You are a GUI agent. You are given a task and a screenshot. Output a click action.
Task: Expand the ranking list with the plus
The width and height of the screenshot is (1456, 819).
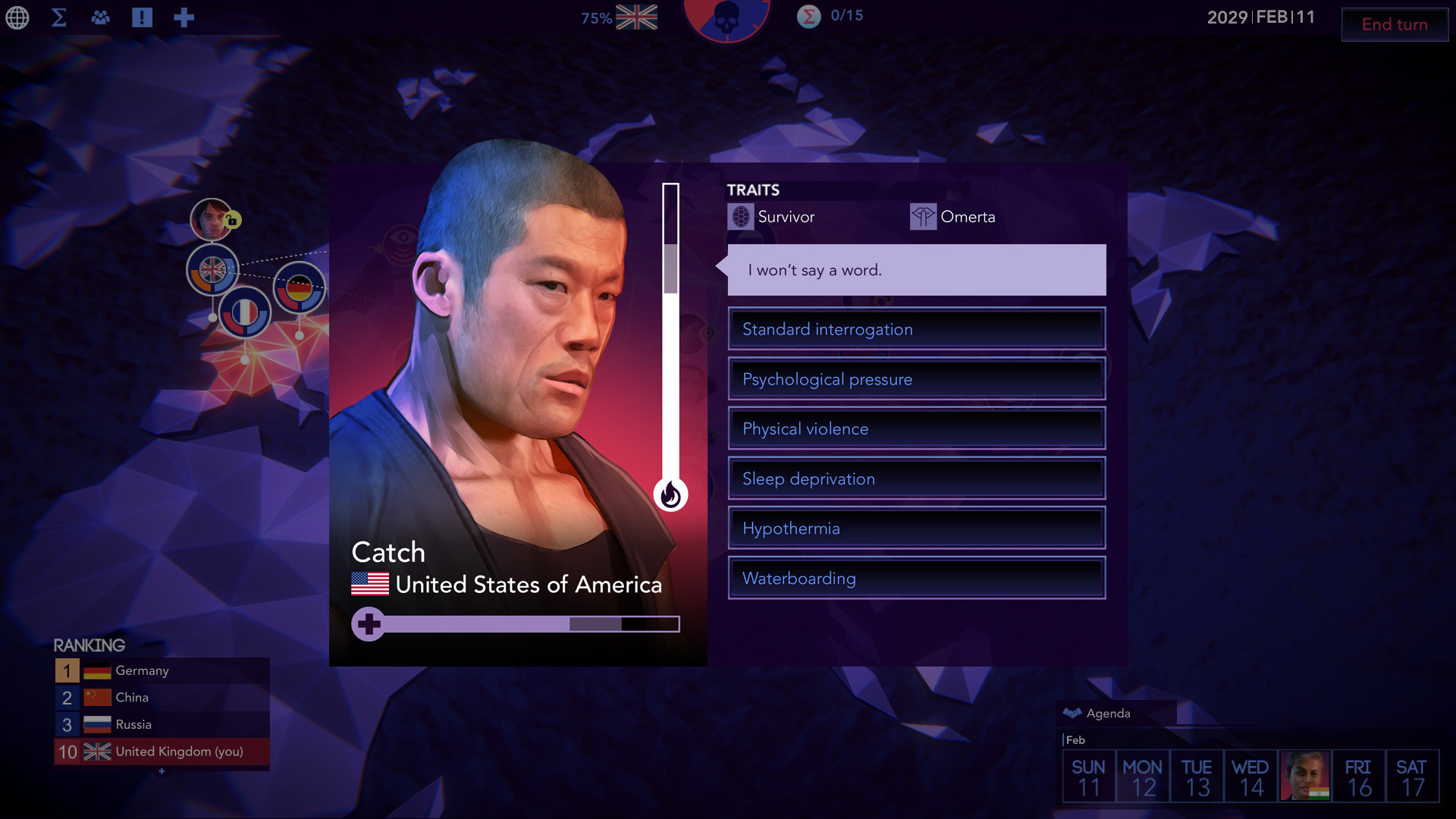click(161, 770)
